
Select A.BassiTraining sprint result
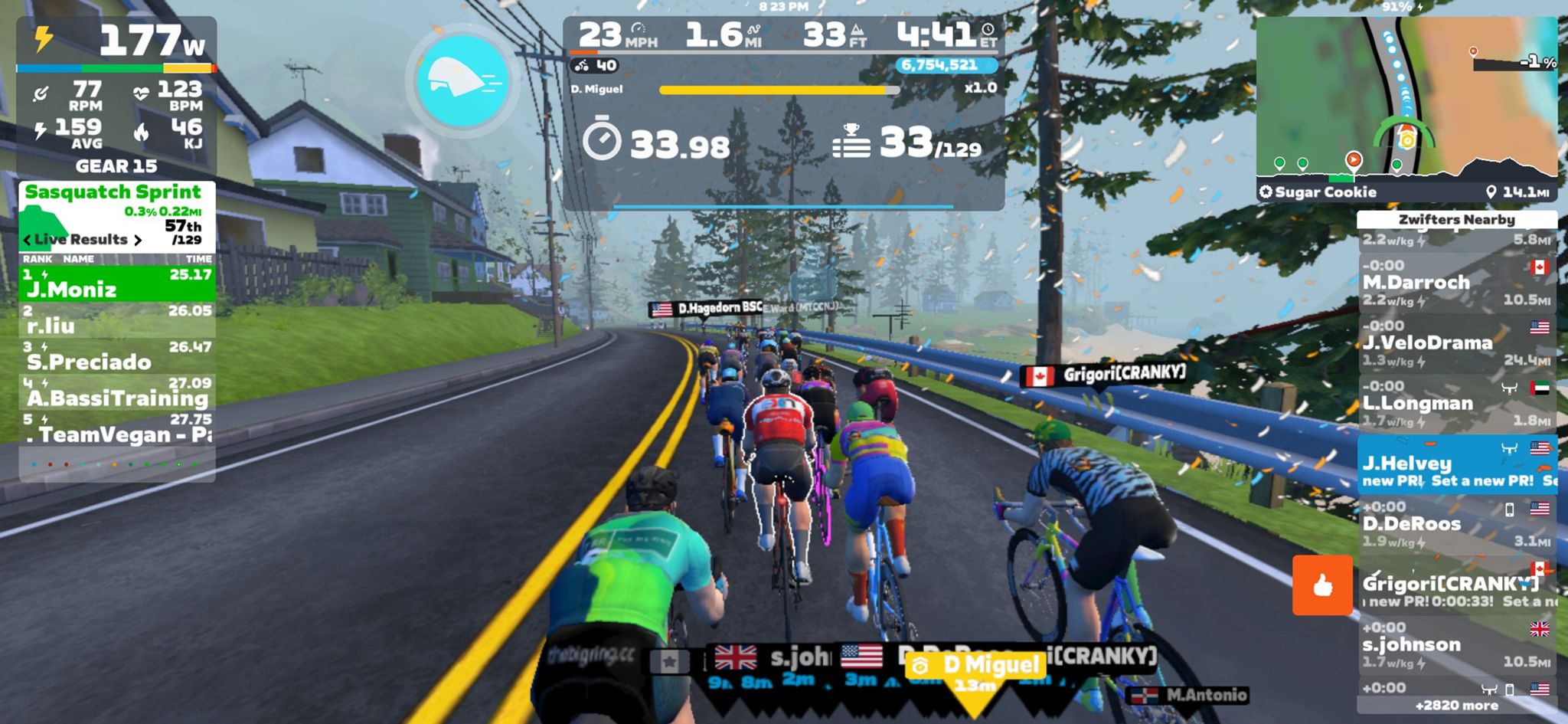tap(117, 392)
